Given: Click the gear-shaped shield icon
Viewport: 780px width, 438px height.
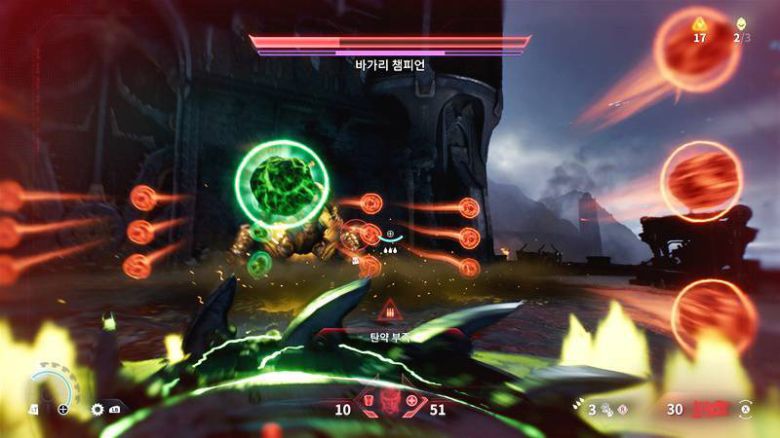Looking at the screenshot, I should 97,409.
